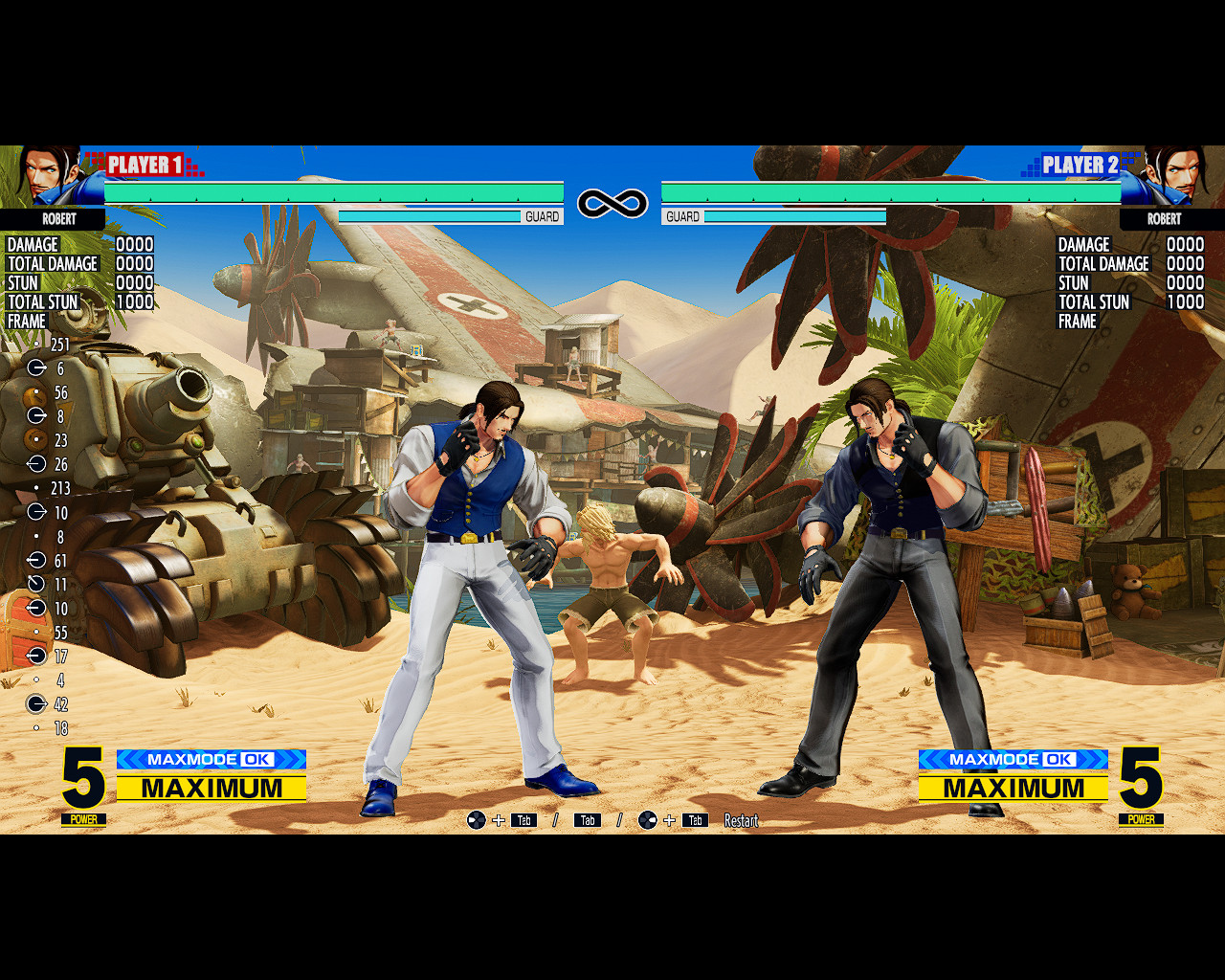Click the directional input icon beside frame count 6
This screenshot has height=980, width=1225.
tap(36, 368)
